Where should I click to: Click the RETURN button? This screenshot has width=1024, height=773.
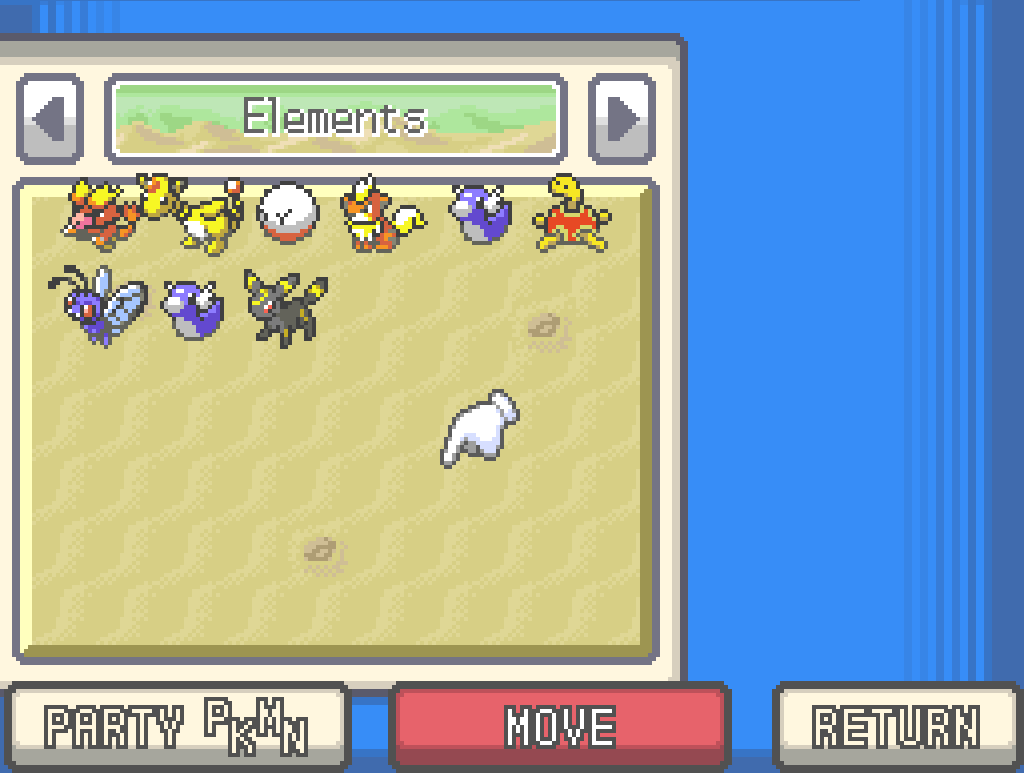896,727
